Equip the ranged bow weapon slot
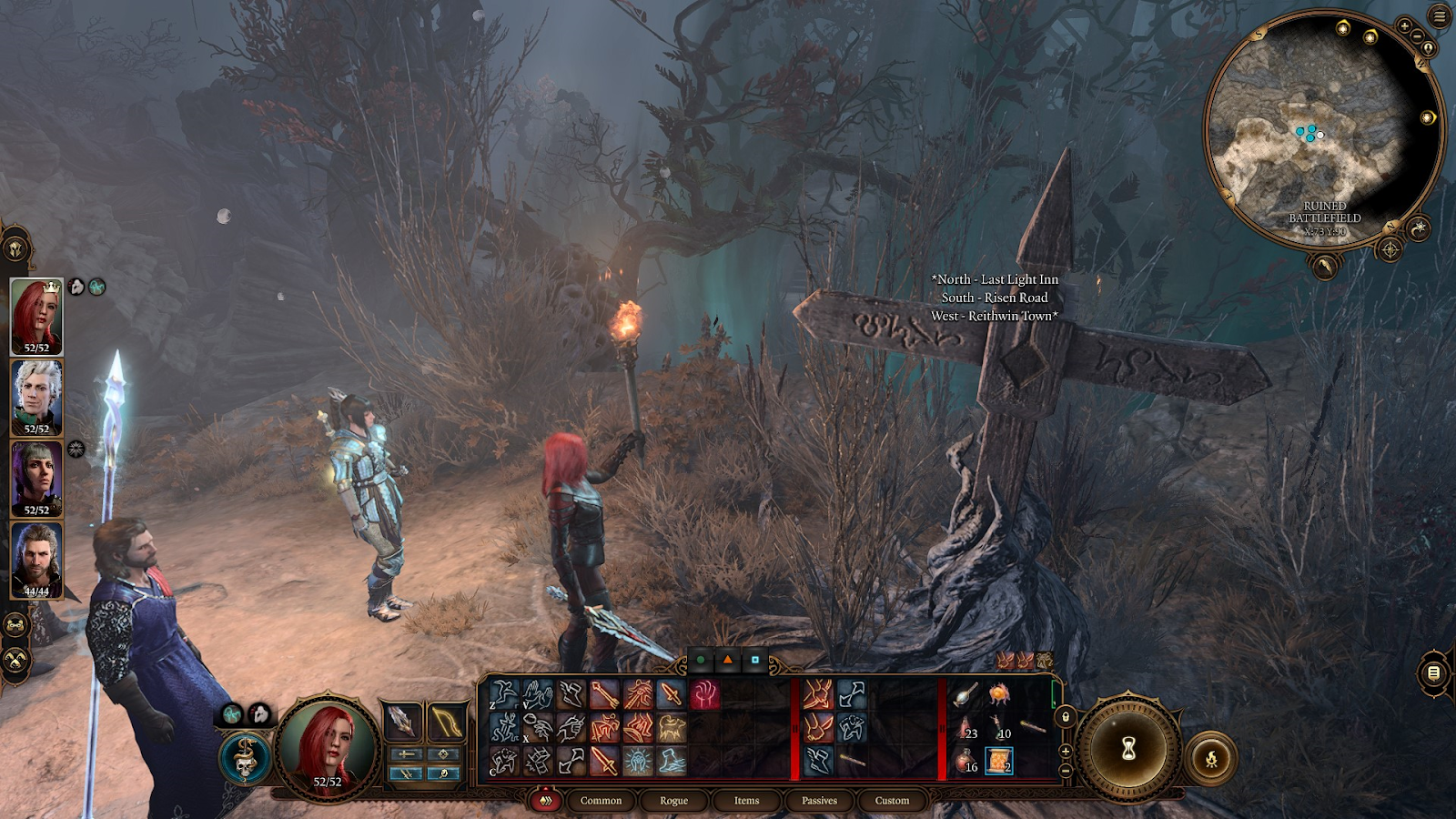 (446, 723)
